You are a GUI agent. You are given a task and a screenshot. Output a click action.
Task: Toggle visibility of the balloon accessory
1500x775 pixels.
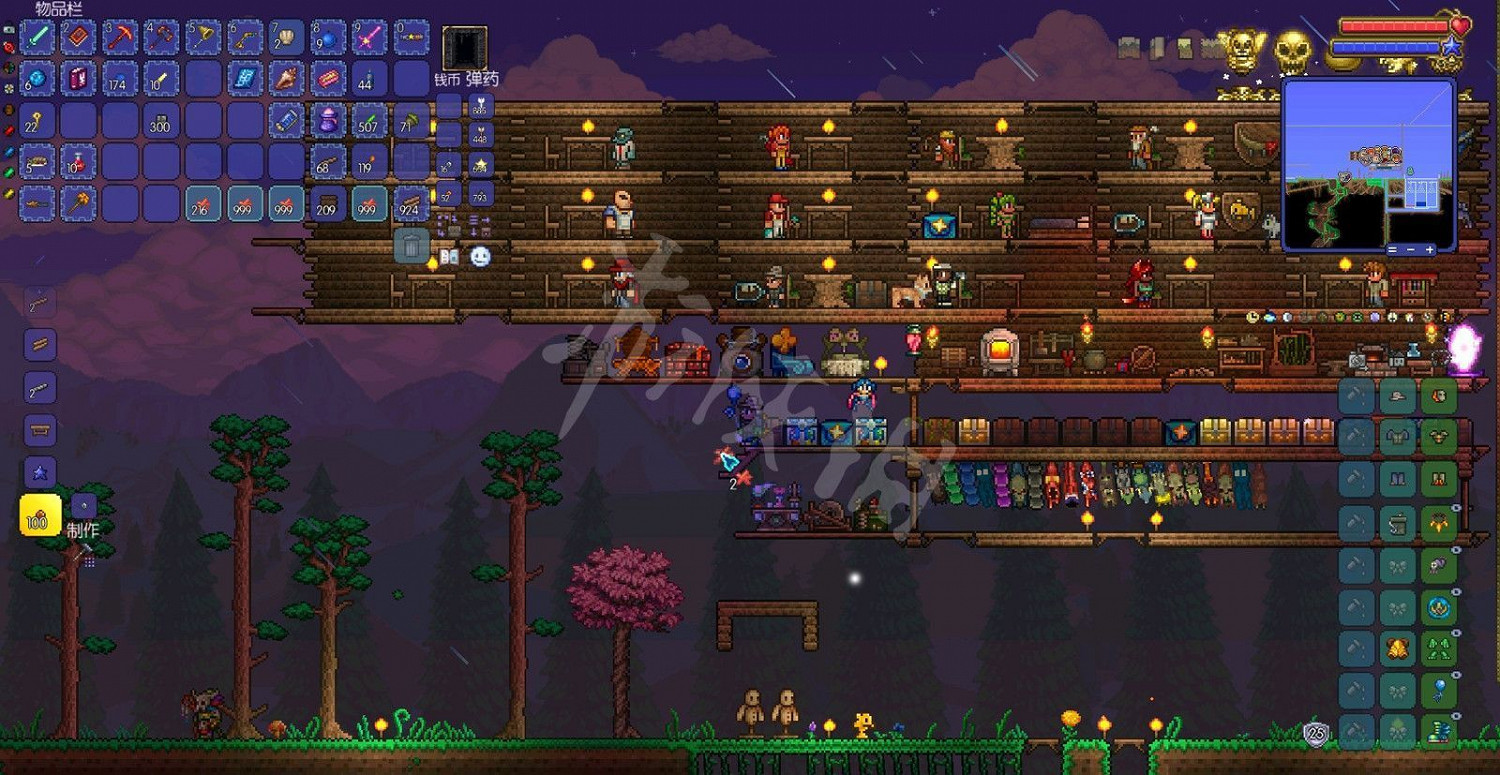click(x=1456, y=673)
